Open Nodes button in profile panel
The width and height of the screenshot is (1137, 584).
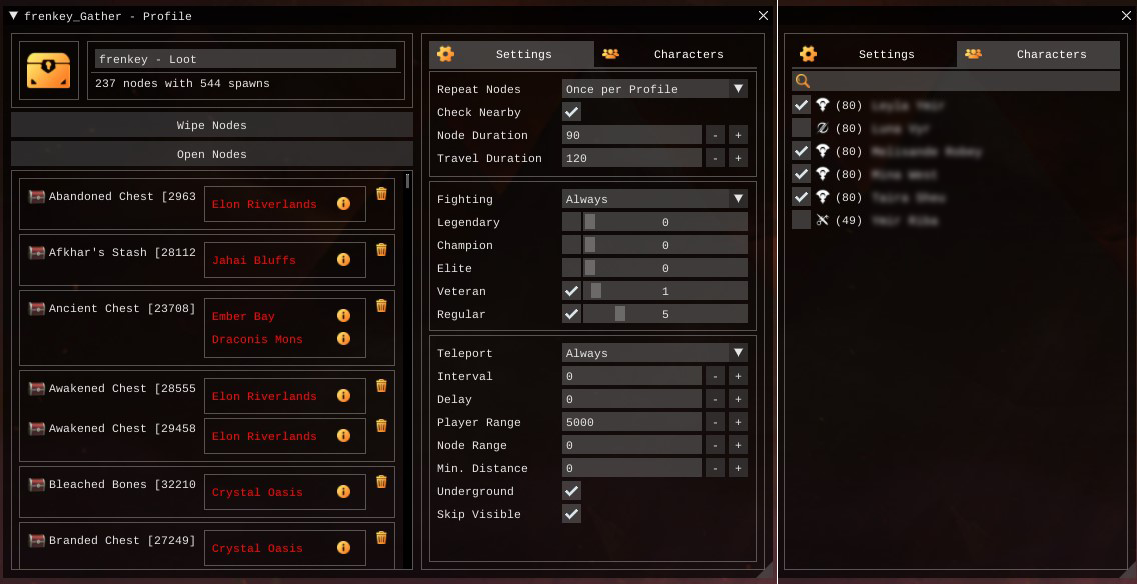click(x=211, y=154)
